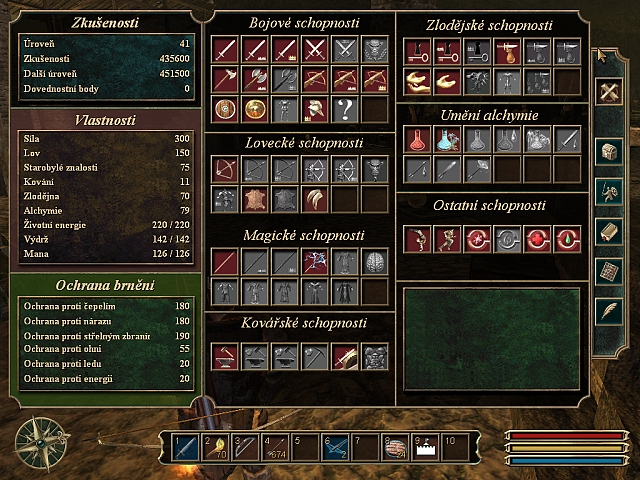
Task: Open the scroll side tab
Action: [609, 231]
